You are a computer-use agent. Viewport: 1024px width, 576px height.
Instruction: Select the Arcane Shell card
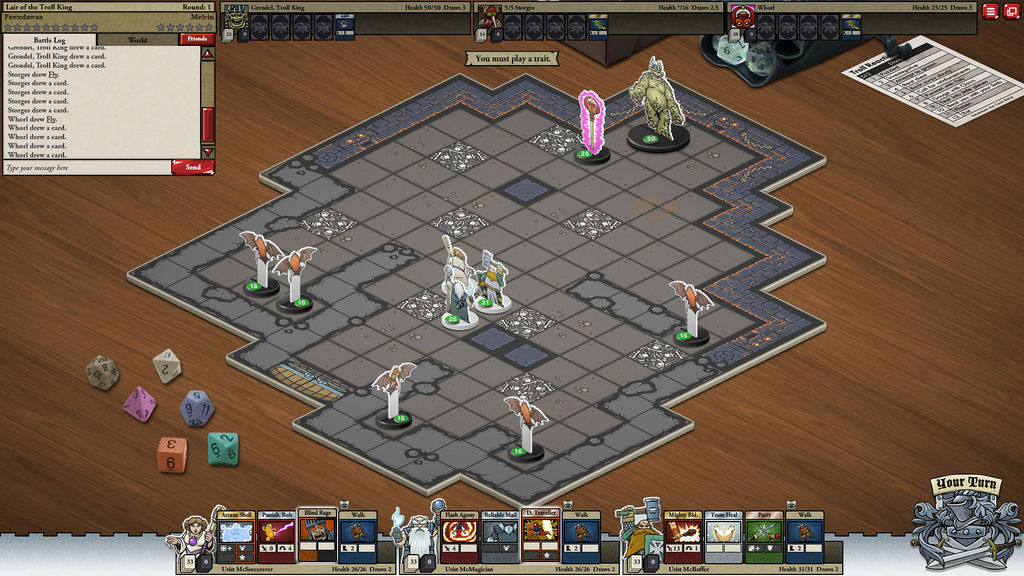[236, 537]
